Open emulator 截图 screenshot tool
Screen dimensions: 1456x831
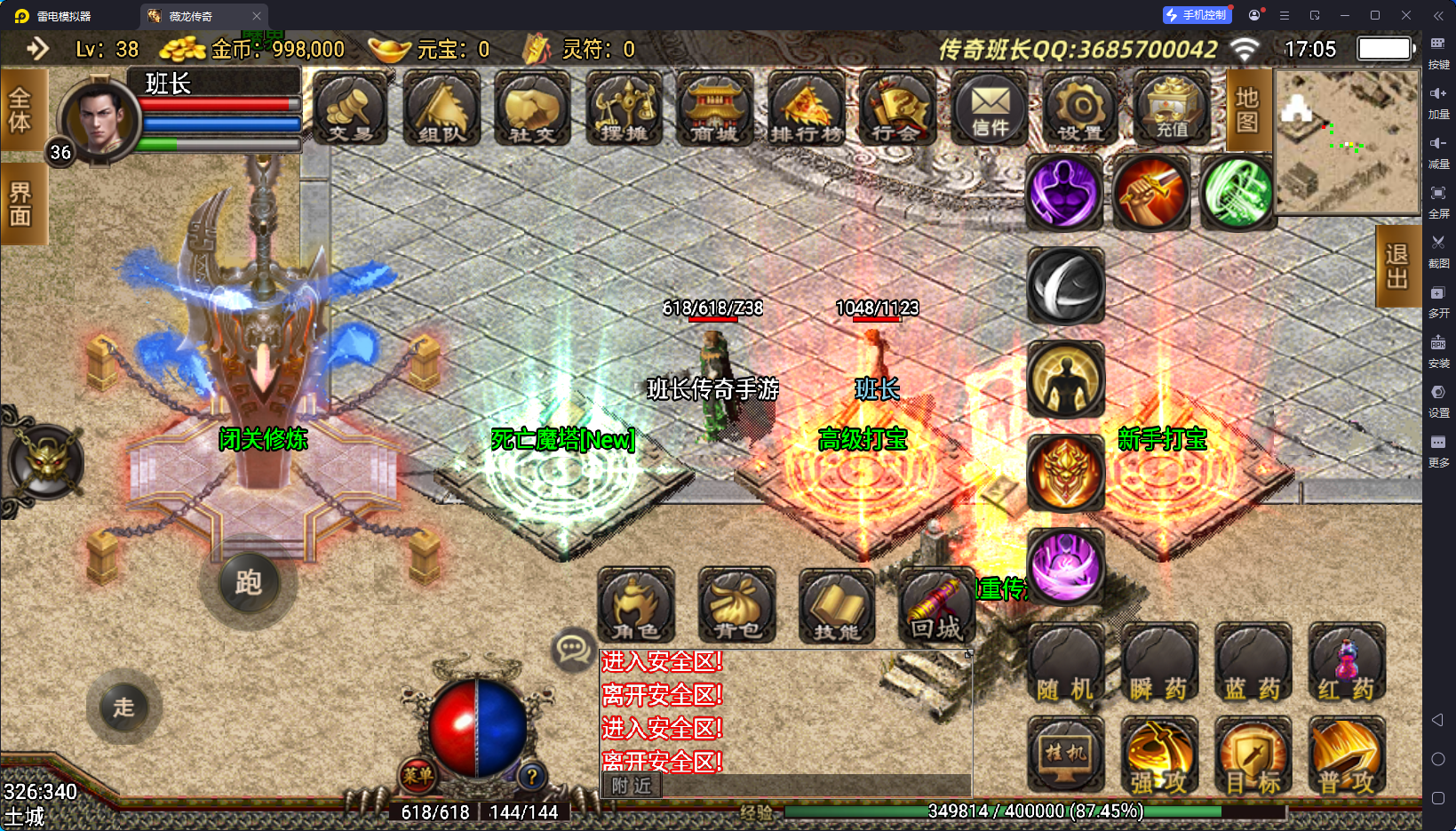coord(1438,250)
